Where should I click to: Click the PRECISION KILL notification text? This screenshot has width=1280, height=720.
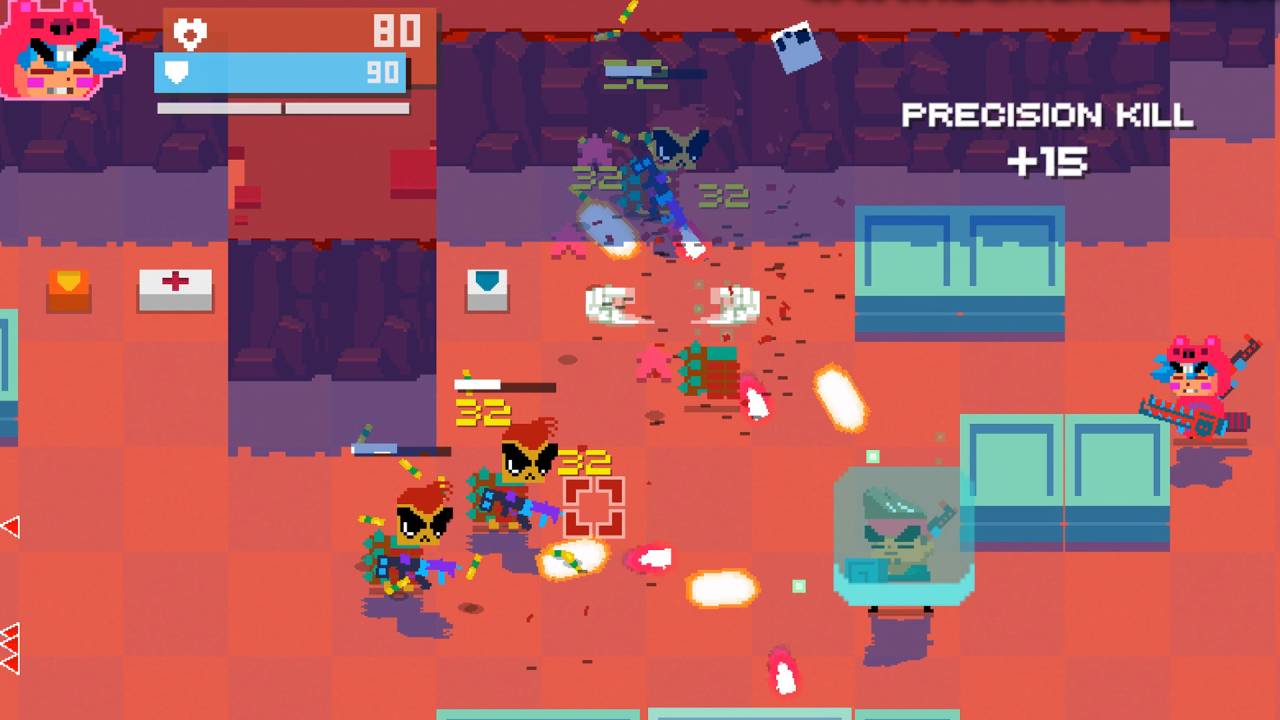pos(1047,115)
